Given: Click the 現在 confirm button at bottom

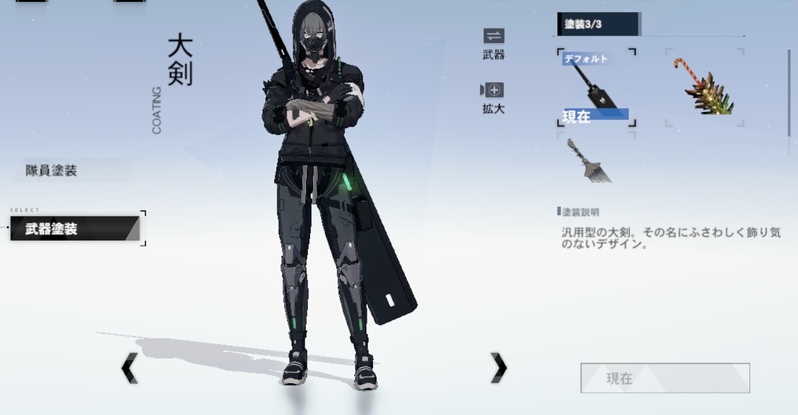Looking at the screenshot, I should pyautogui.click(x=664, y=378).
